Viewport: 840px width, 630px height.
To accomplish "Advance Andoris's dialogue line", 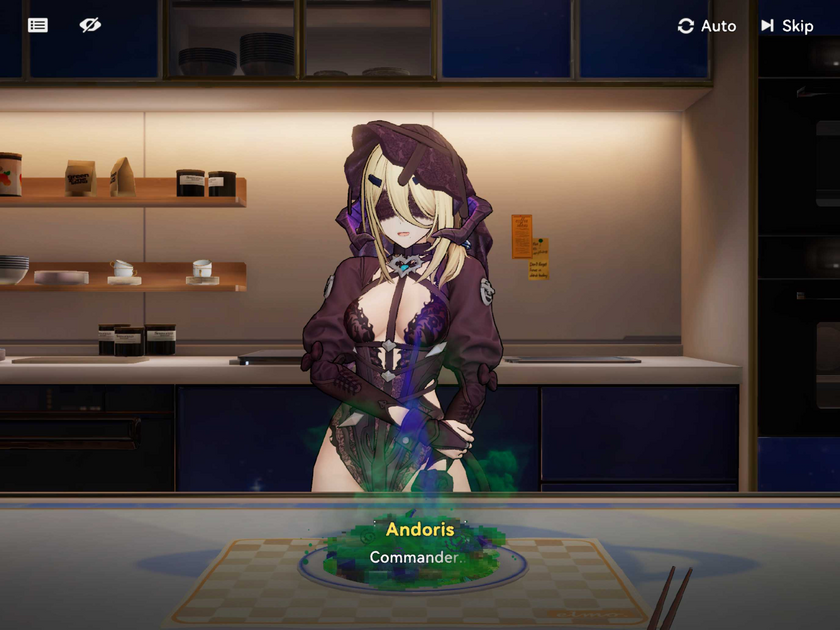I will click(419, 557).
